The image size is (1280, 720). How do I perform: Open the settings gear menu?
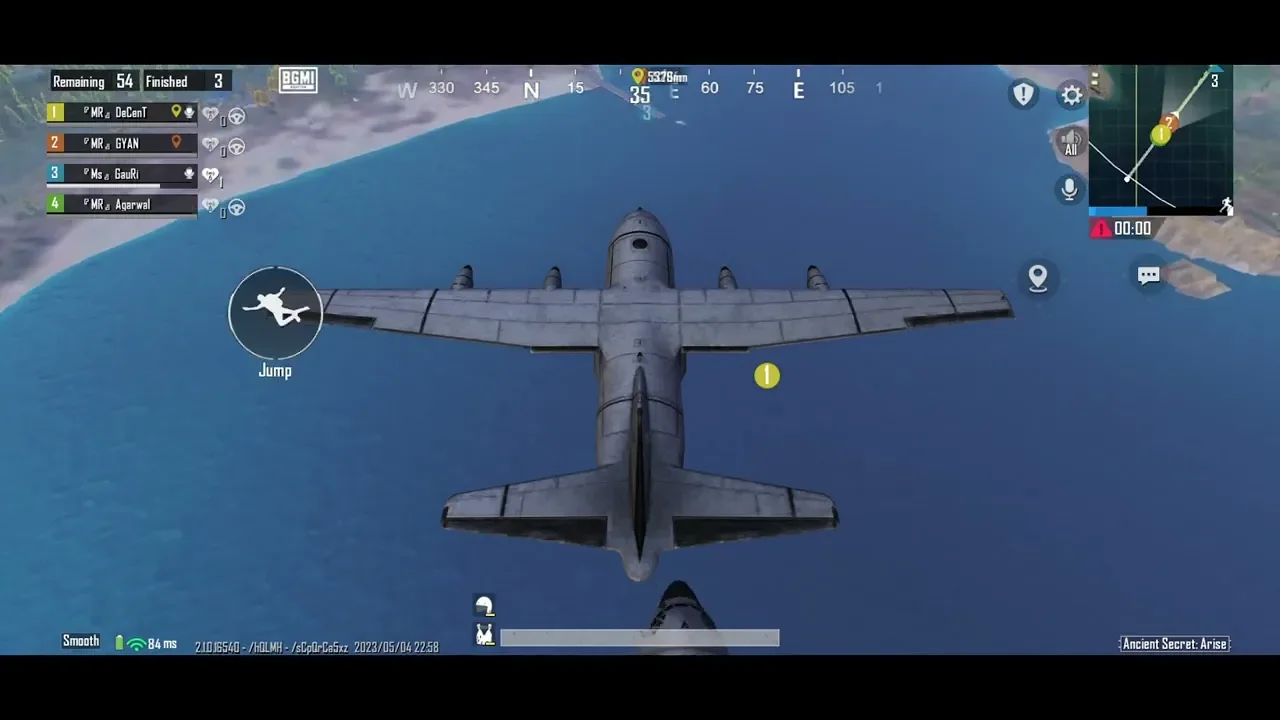pos(1072,95)
